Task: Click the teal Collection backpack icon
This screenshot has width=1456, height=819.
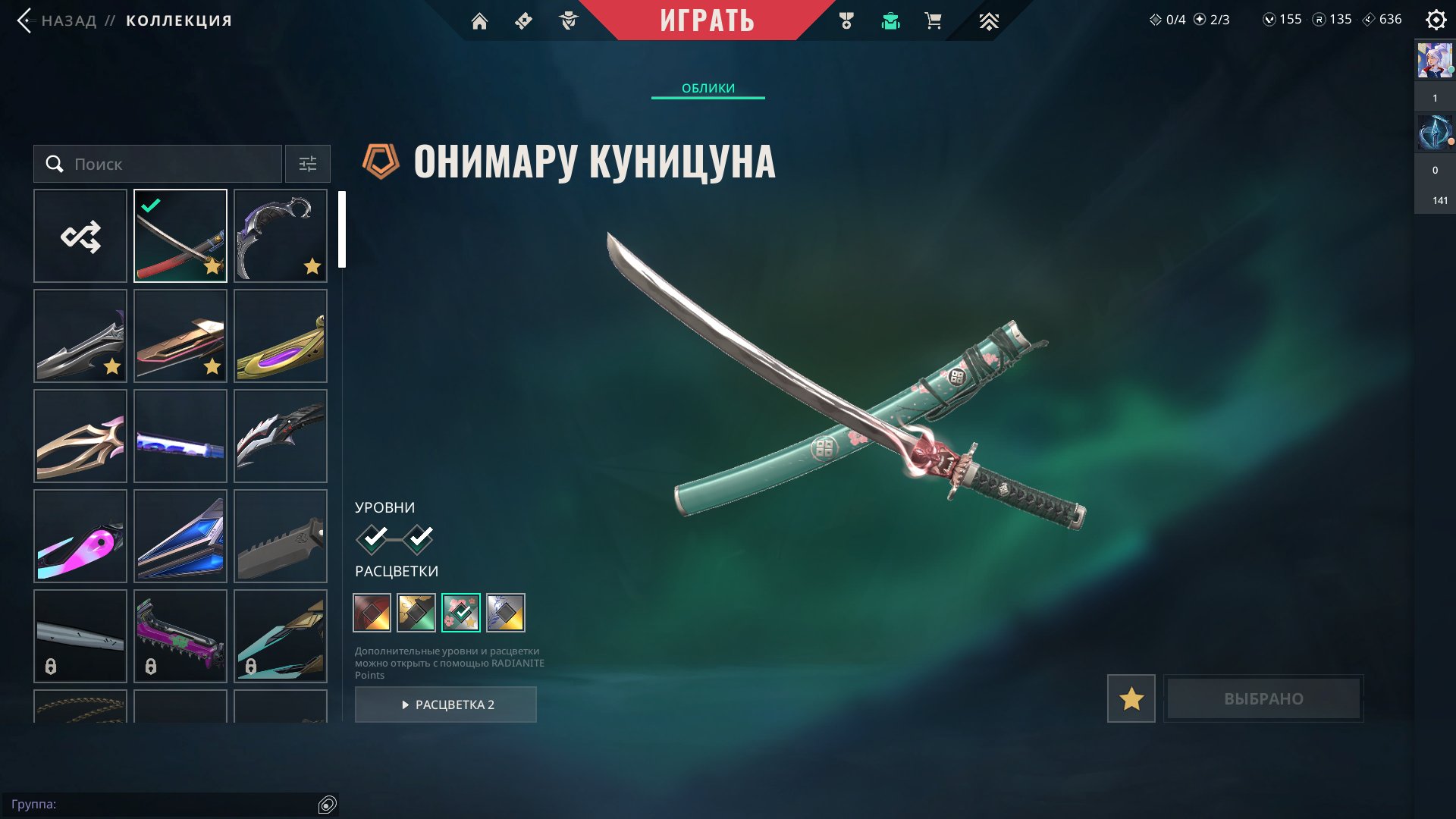Action: point(890,20)
